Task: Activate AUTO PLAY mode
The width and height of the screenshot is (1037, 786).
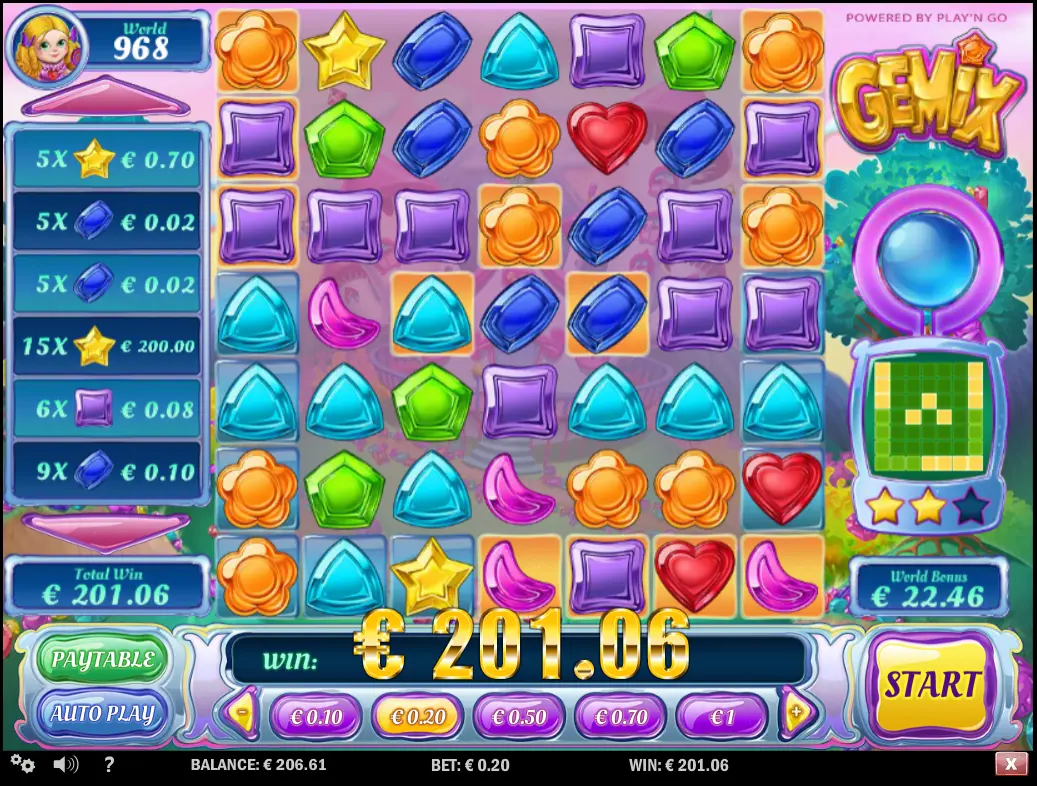Action: click(x=103, y=713)
